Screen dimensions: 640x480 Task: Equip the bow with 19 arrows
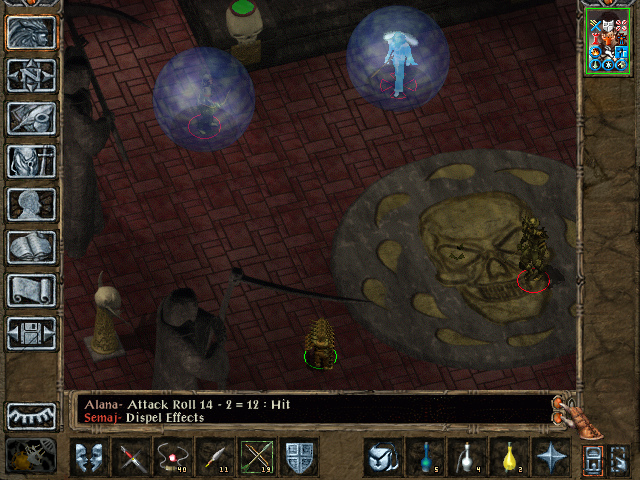coord(257,458)
